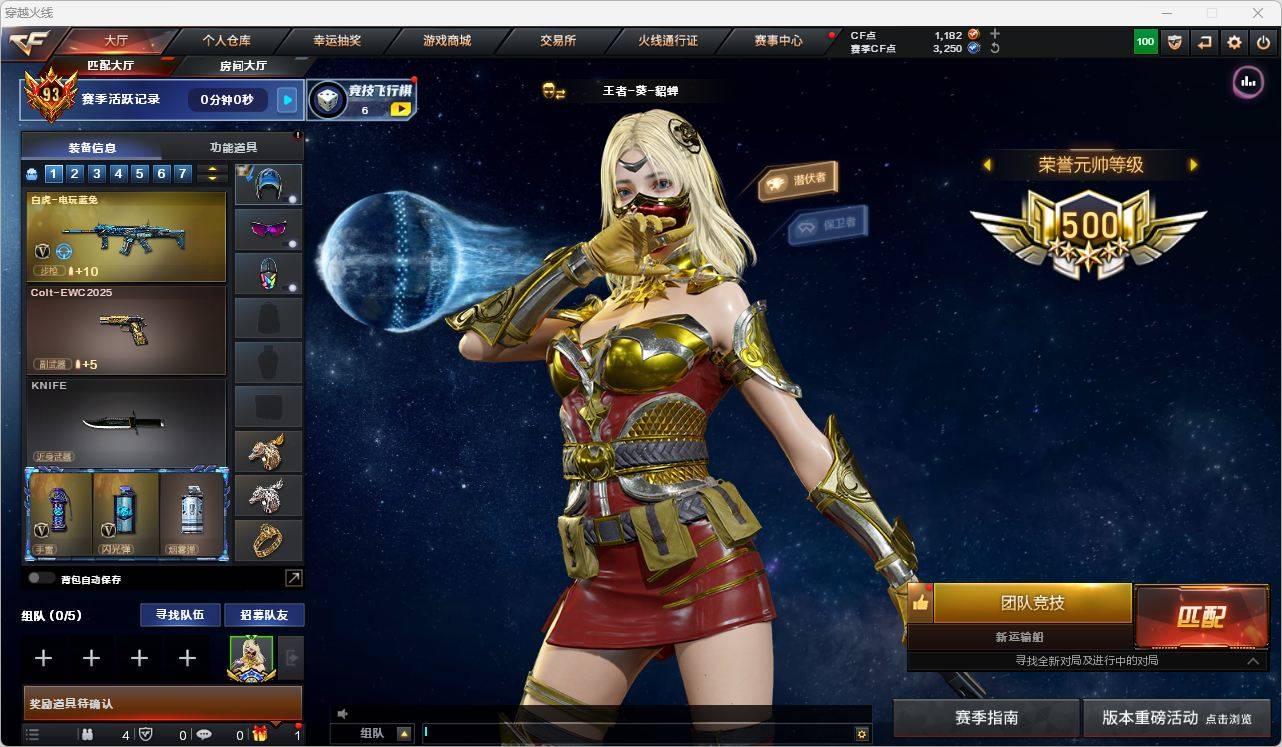Select 潜伏者 faction tag
Viewport: 1282px width, 747px height.
pos(798,180)
